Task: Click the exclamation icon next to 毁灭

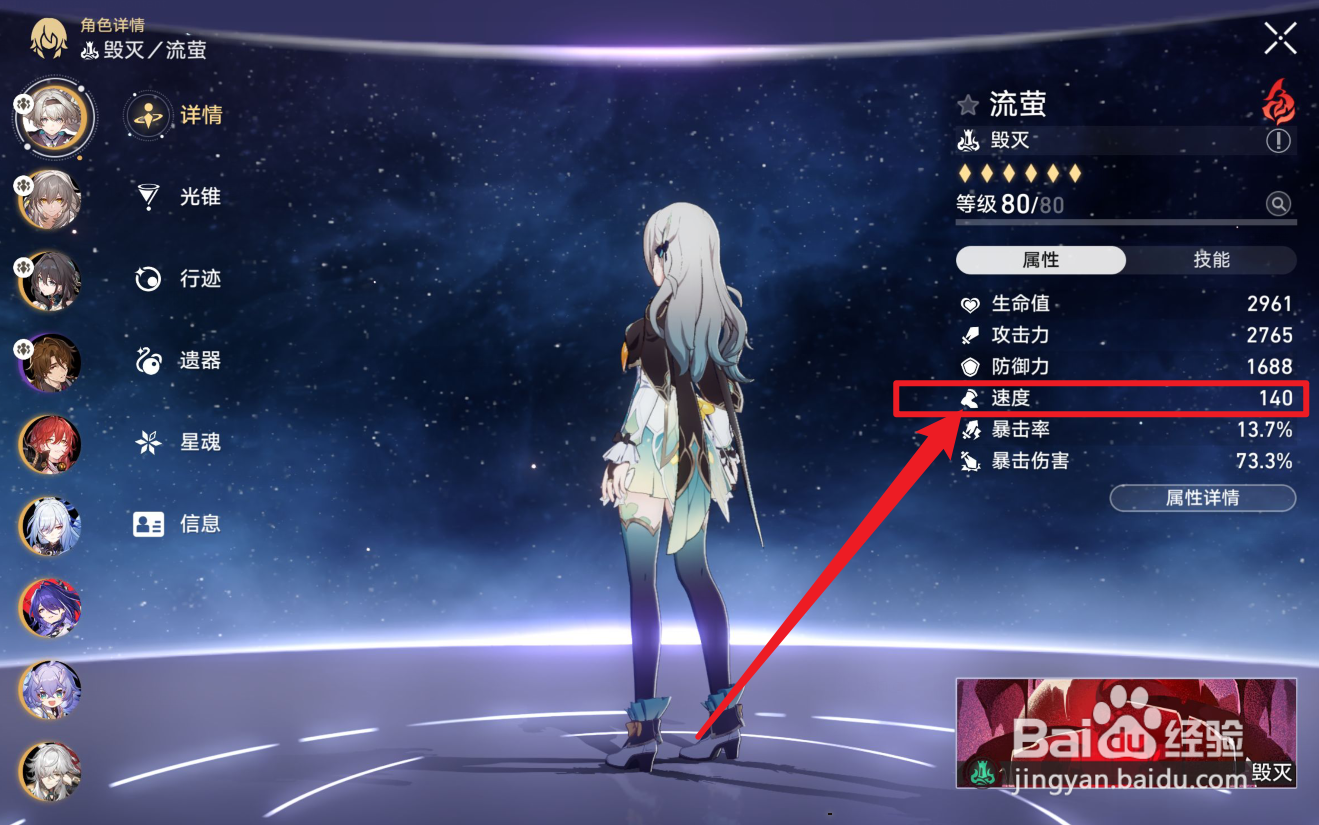Action: 1278,141
